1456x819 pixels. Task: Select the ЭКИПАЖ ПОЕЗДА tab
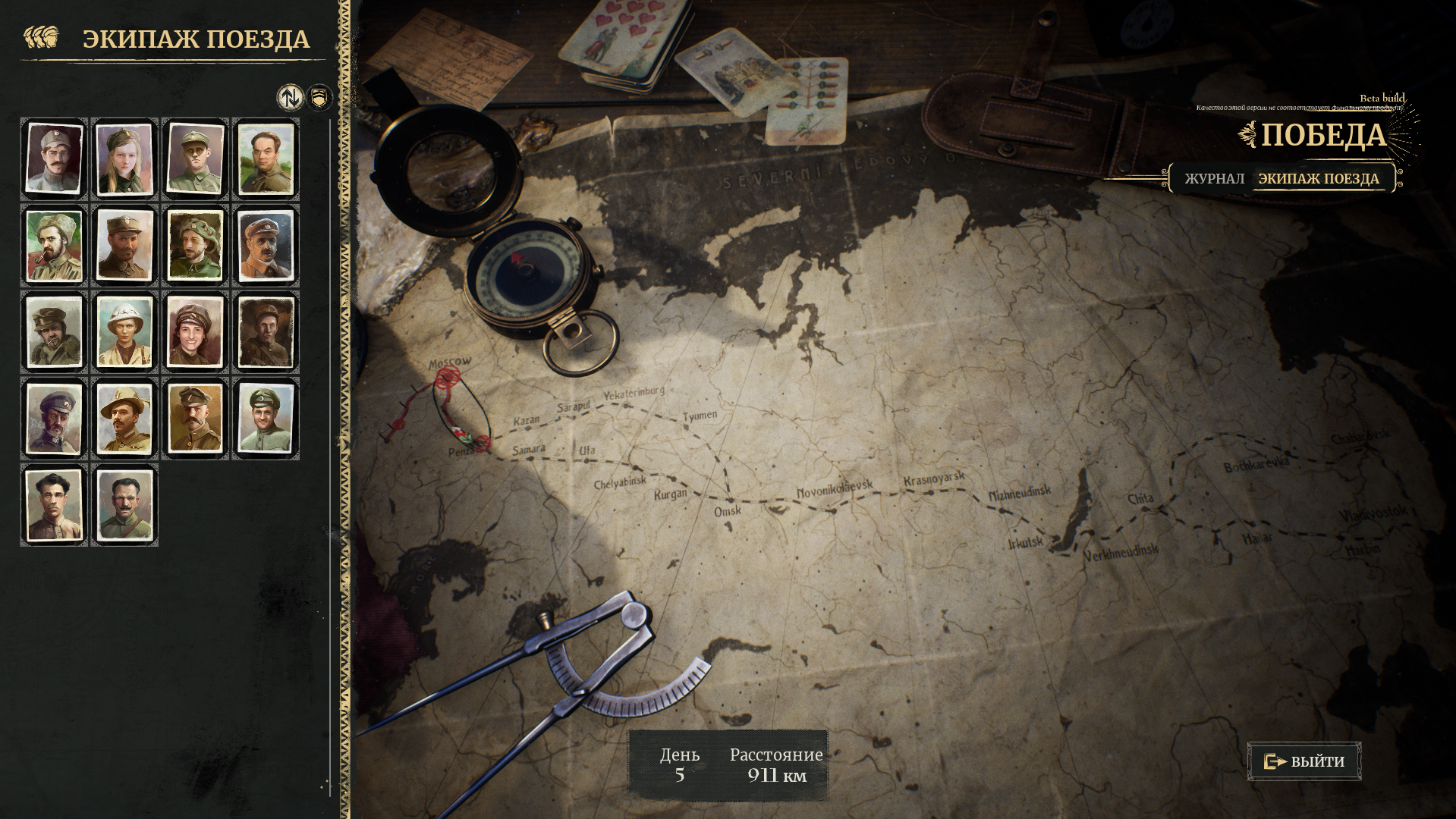(x=1319, y=179)
